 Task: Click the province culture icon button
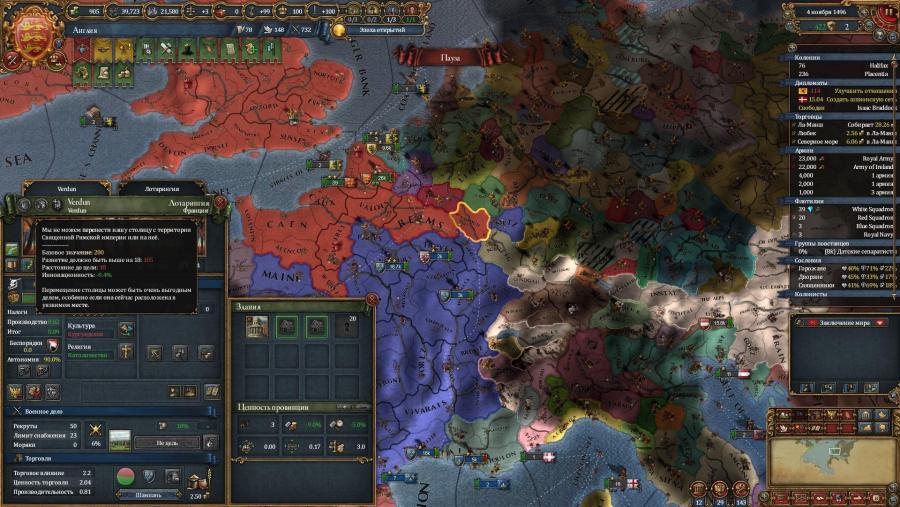126,329
